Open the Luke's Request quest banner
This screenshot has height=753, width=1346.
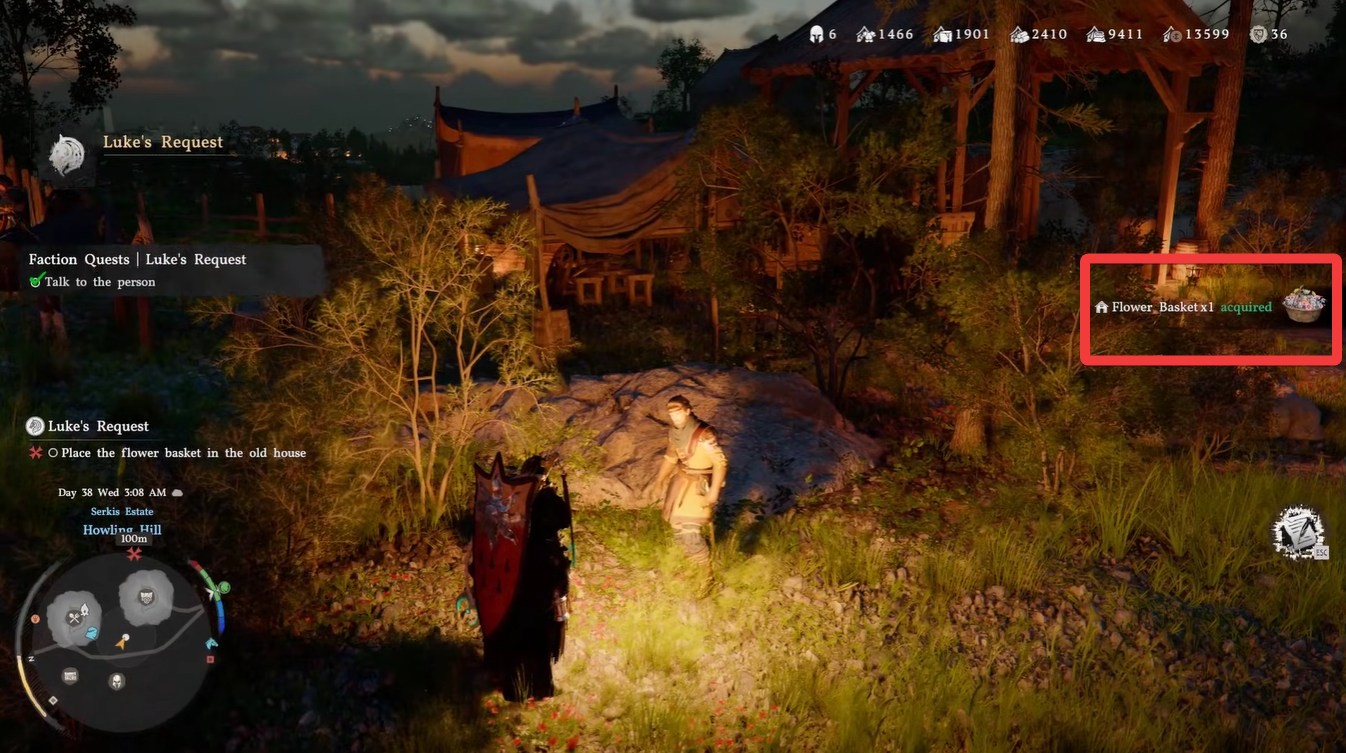163,142
